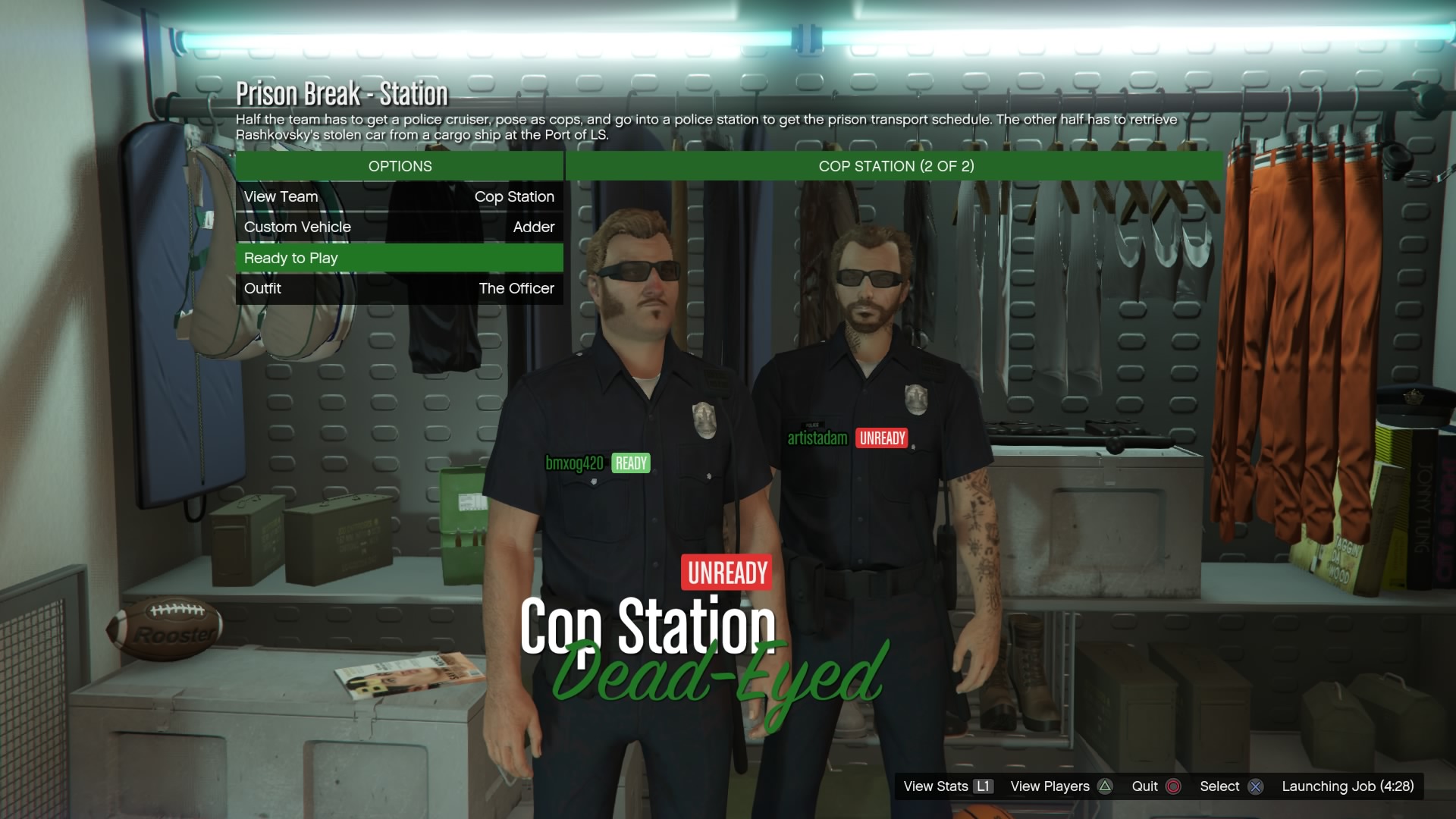
Task: Choose Ready to Play
Action: pos(399,258)
